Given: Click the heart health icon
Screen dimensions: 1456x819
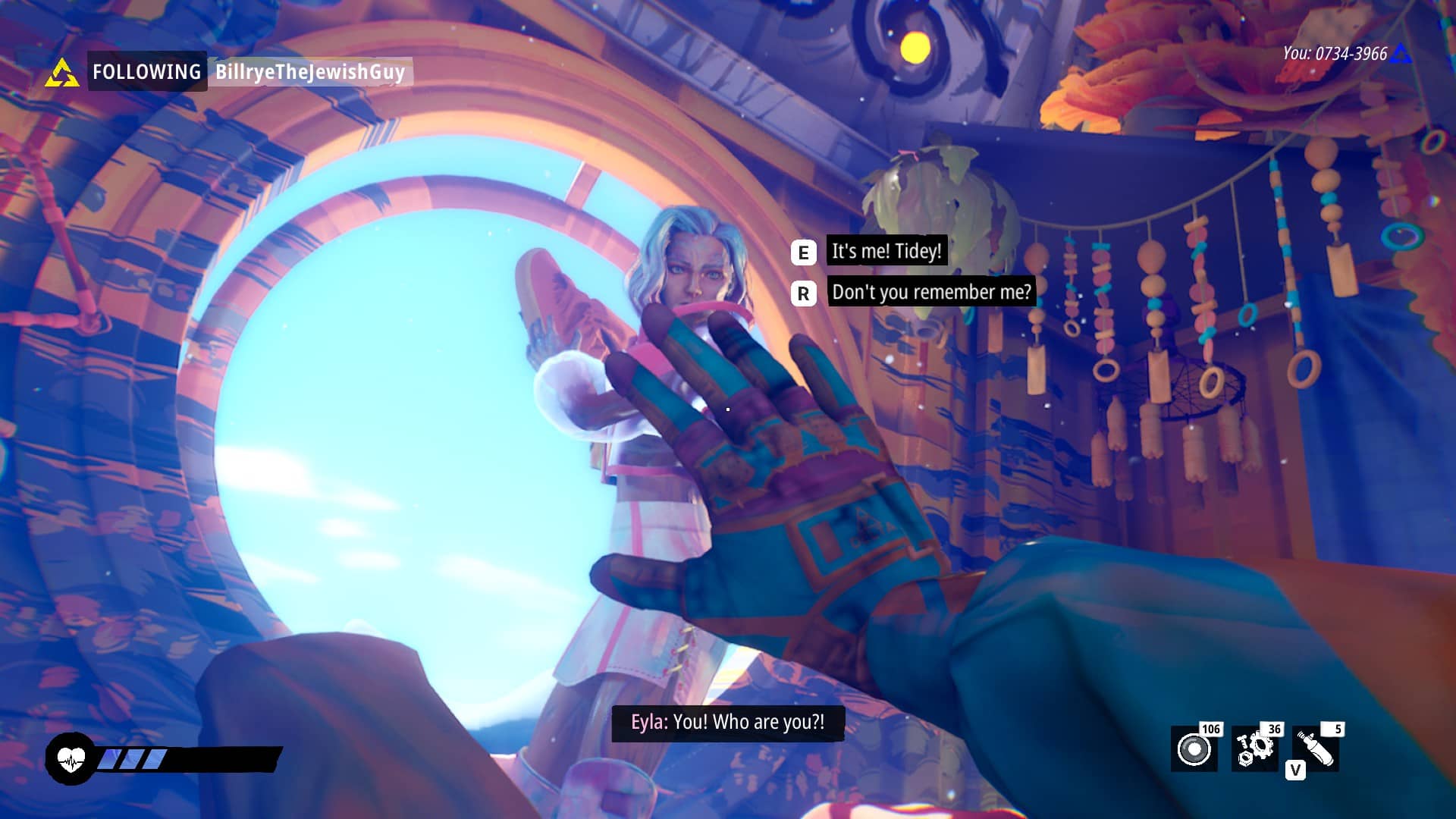Looking at the screenshot, I should point(71,758).
